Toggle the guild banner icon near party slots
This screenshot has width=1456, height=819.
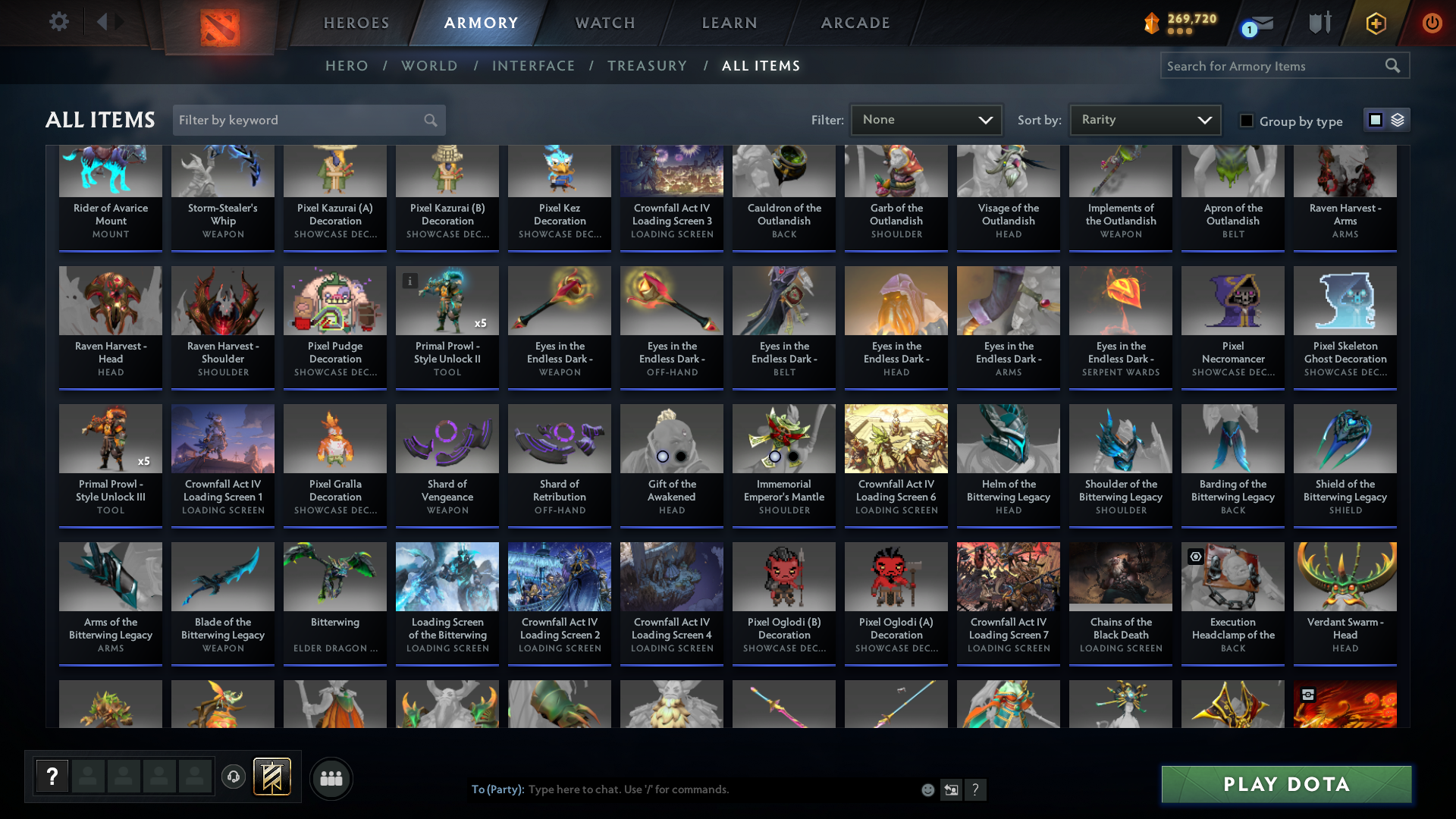coord(272,777)
